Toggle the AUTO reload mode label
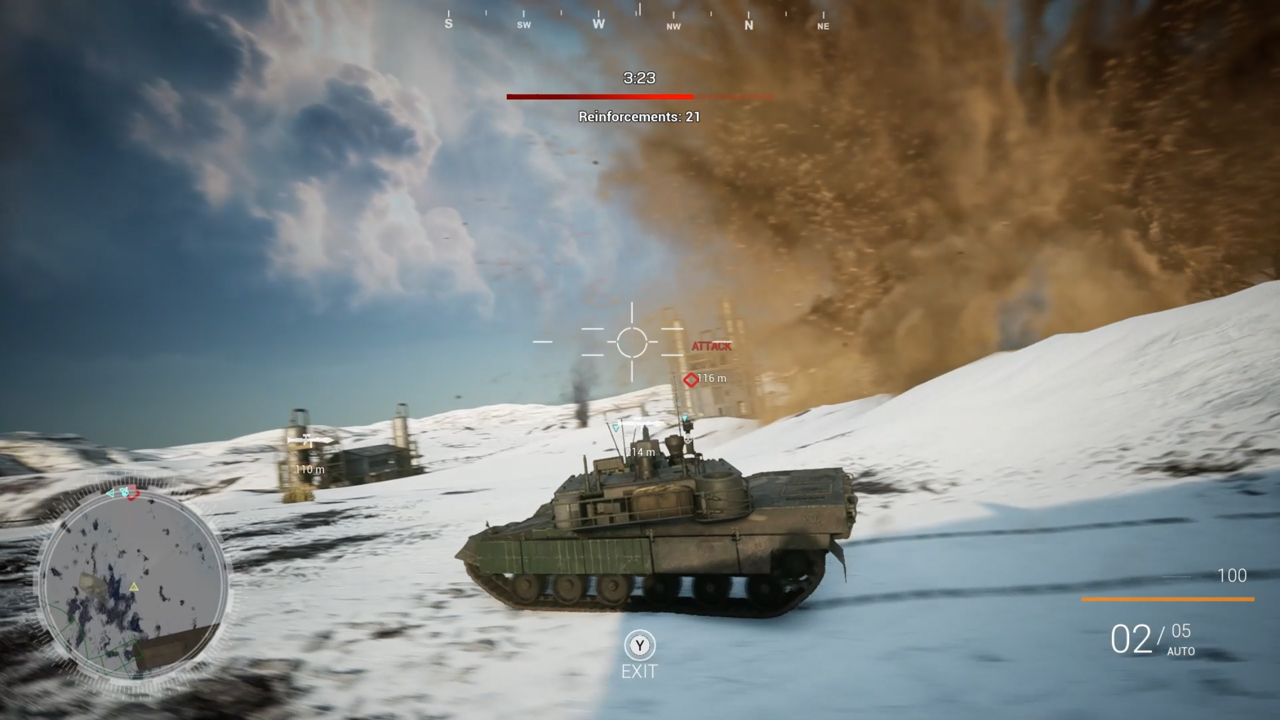Image resolution: width=1280 pixels, height=720 pixels. click(1181, 650)
